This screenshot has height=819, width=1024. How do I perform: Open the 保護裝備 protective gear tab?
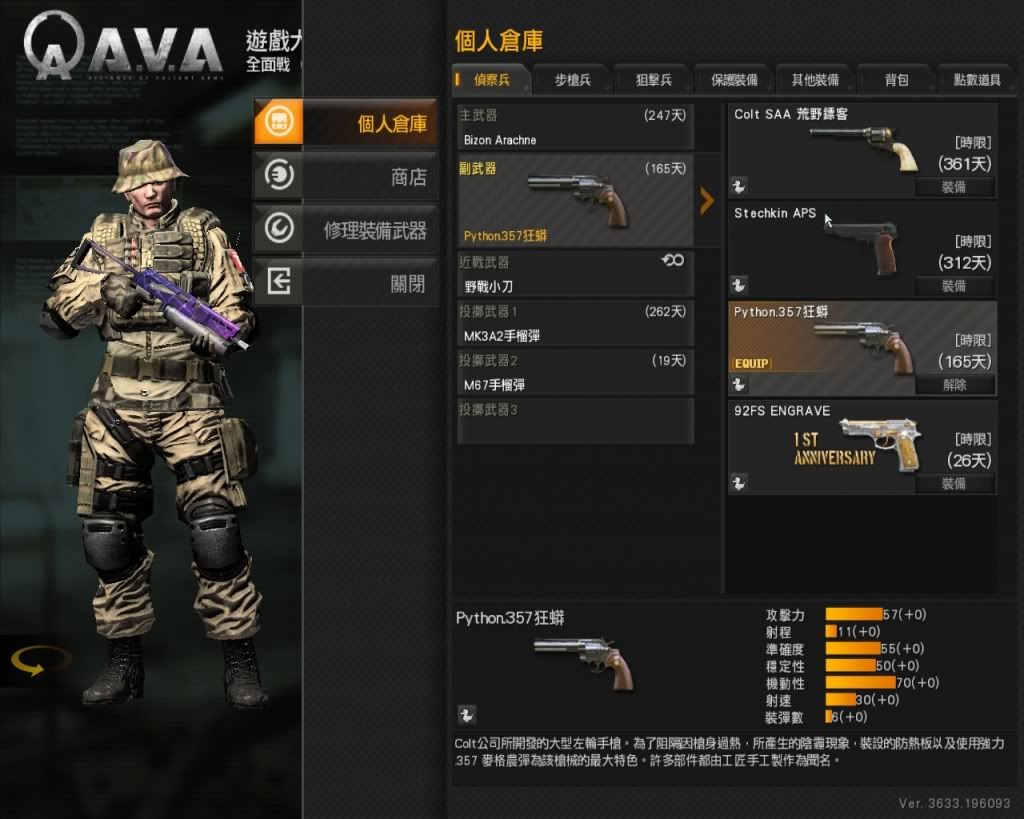[x=734, y=80]
